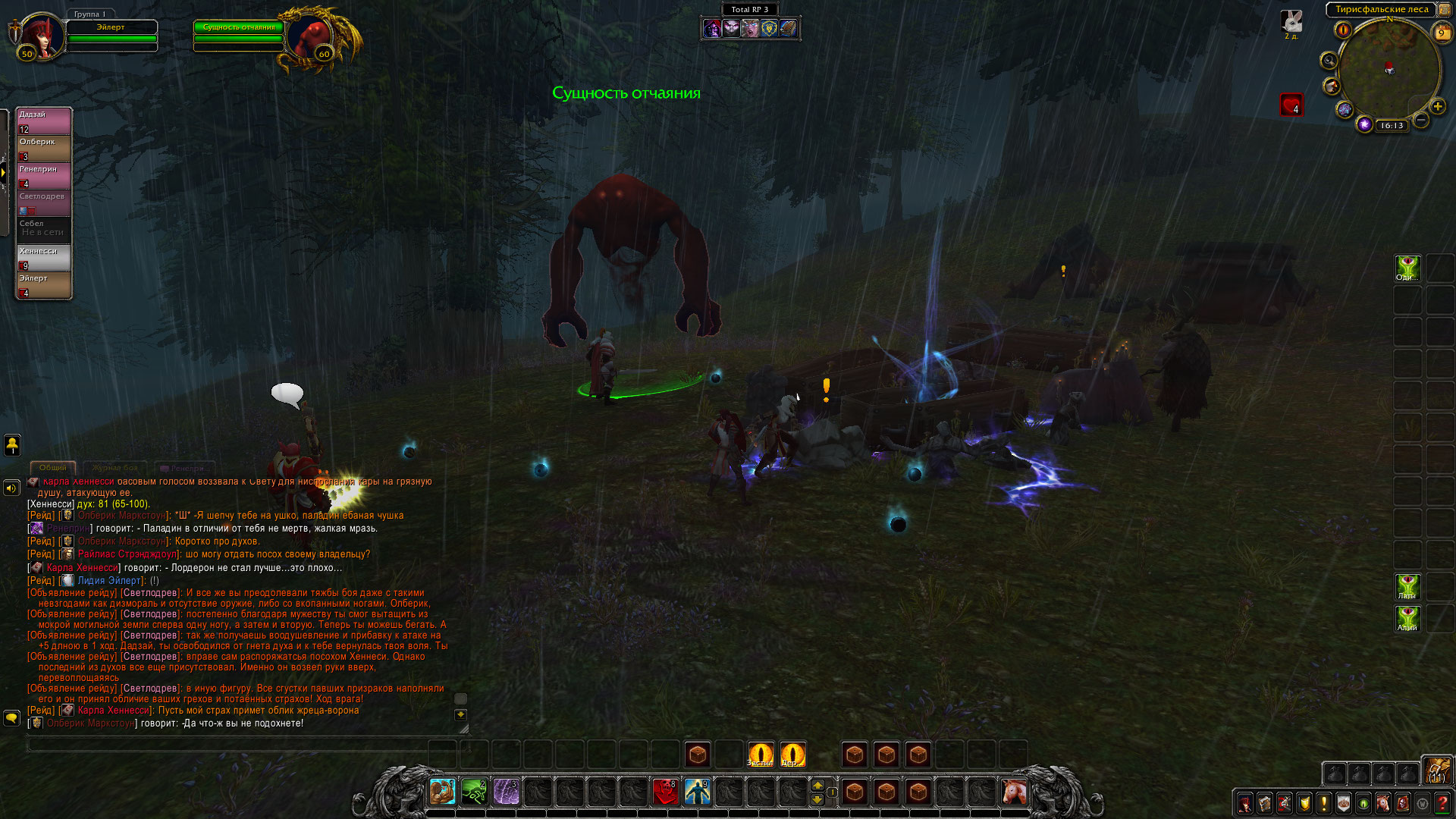Zoom out the minimap with the minus button

click(1422, 120)
